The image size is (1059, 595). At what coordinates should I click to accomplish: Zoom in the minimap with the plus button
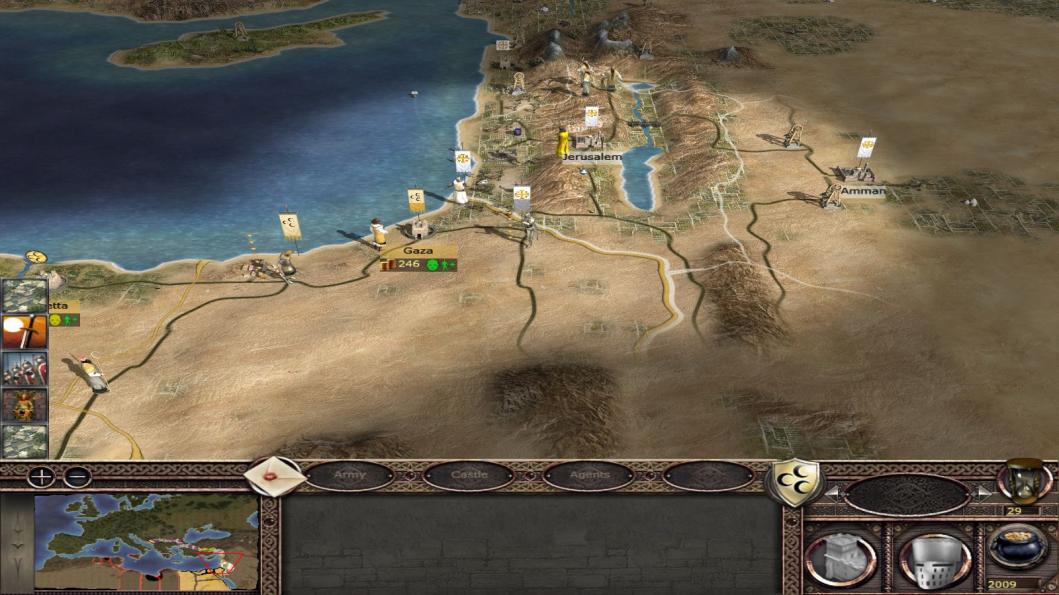pos(41,477)
